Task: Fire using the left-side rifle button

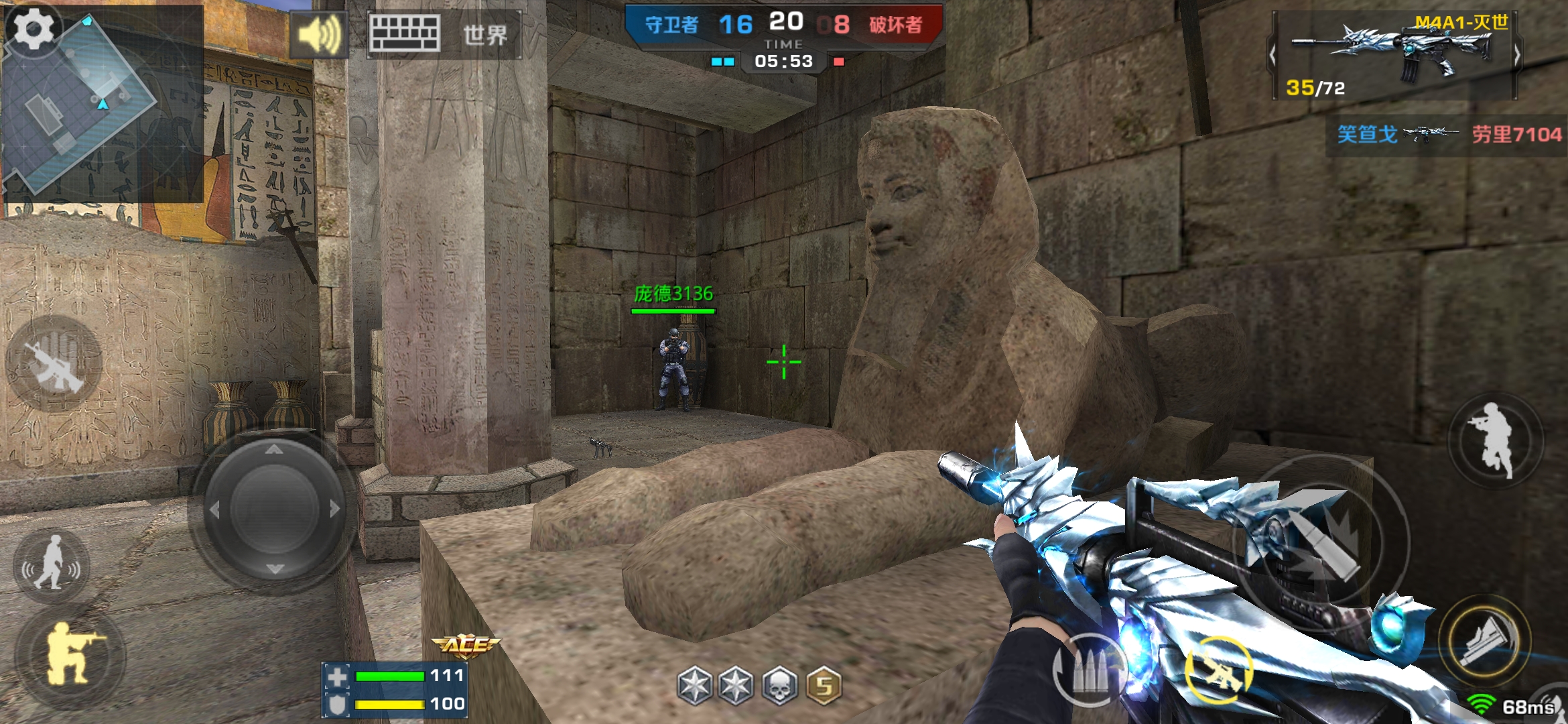Action: coord(54,362)
